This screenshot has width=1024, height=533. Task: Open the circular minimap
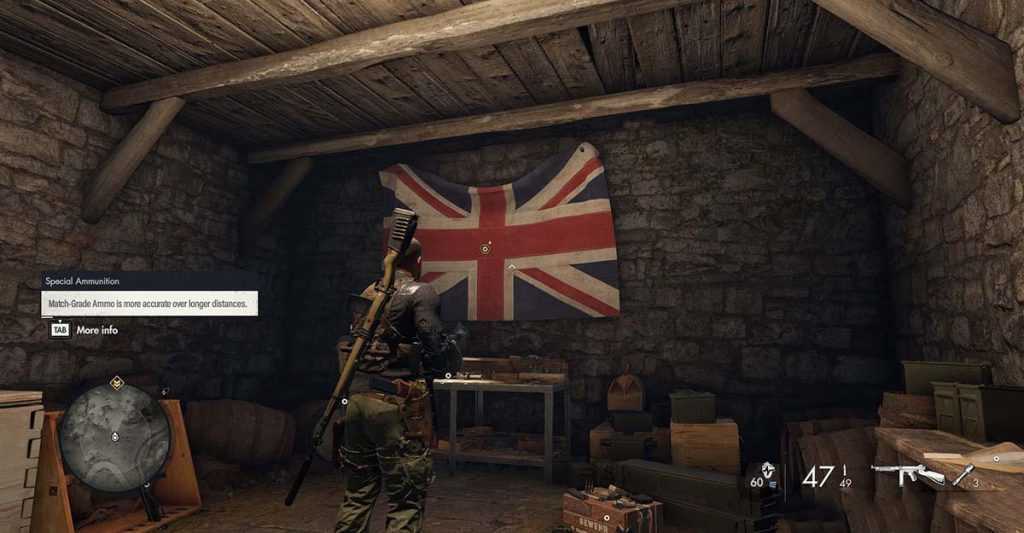click(x=114, y=436)
